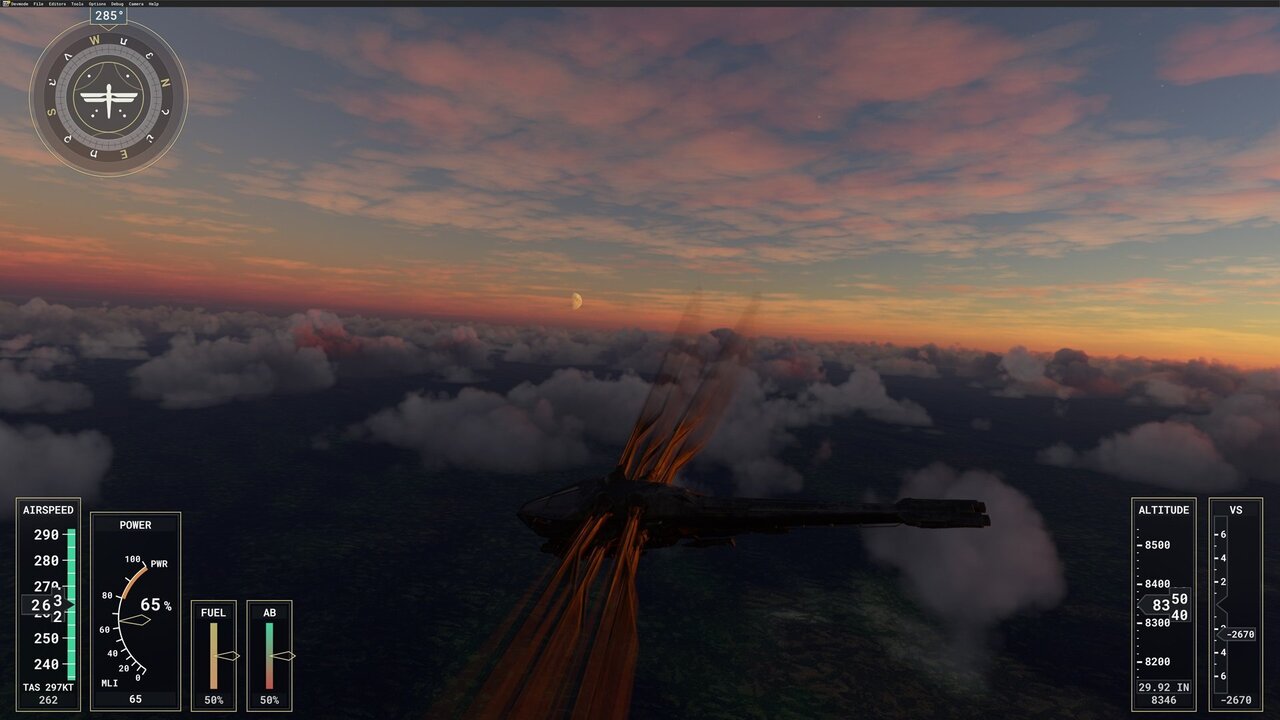Open the Editors dropdown
The height and width of the screenshot is (720, 1280).
[x=57, y=4]
